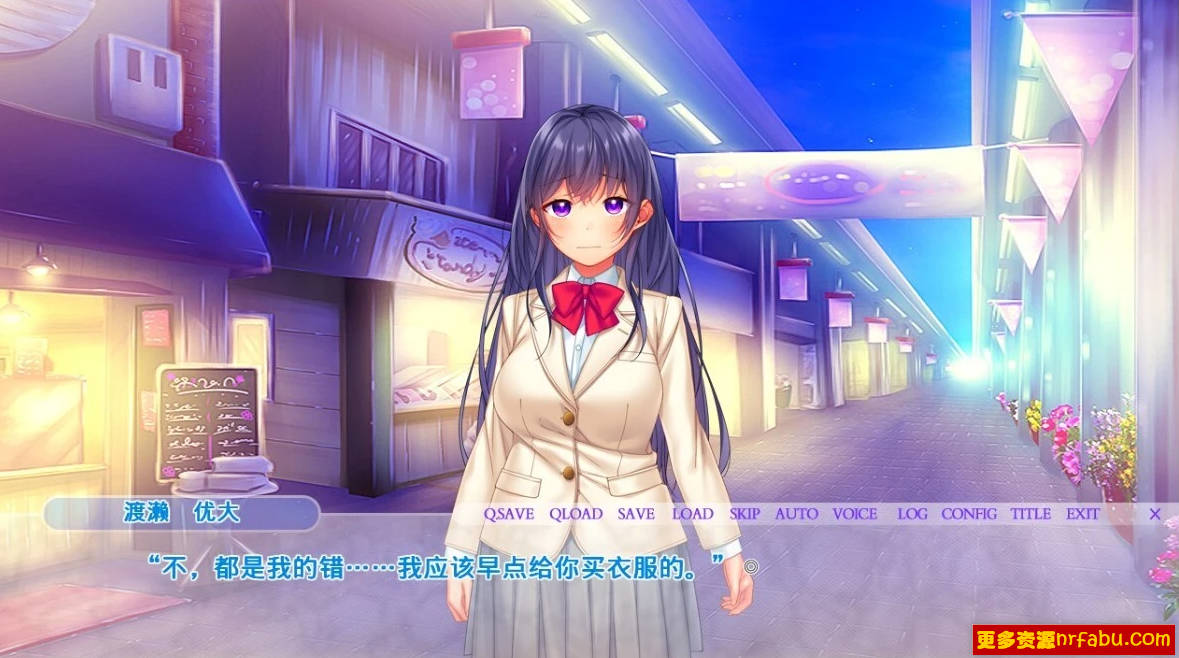Open the LOAD menu

693,514
